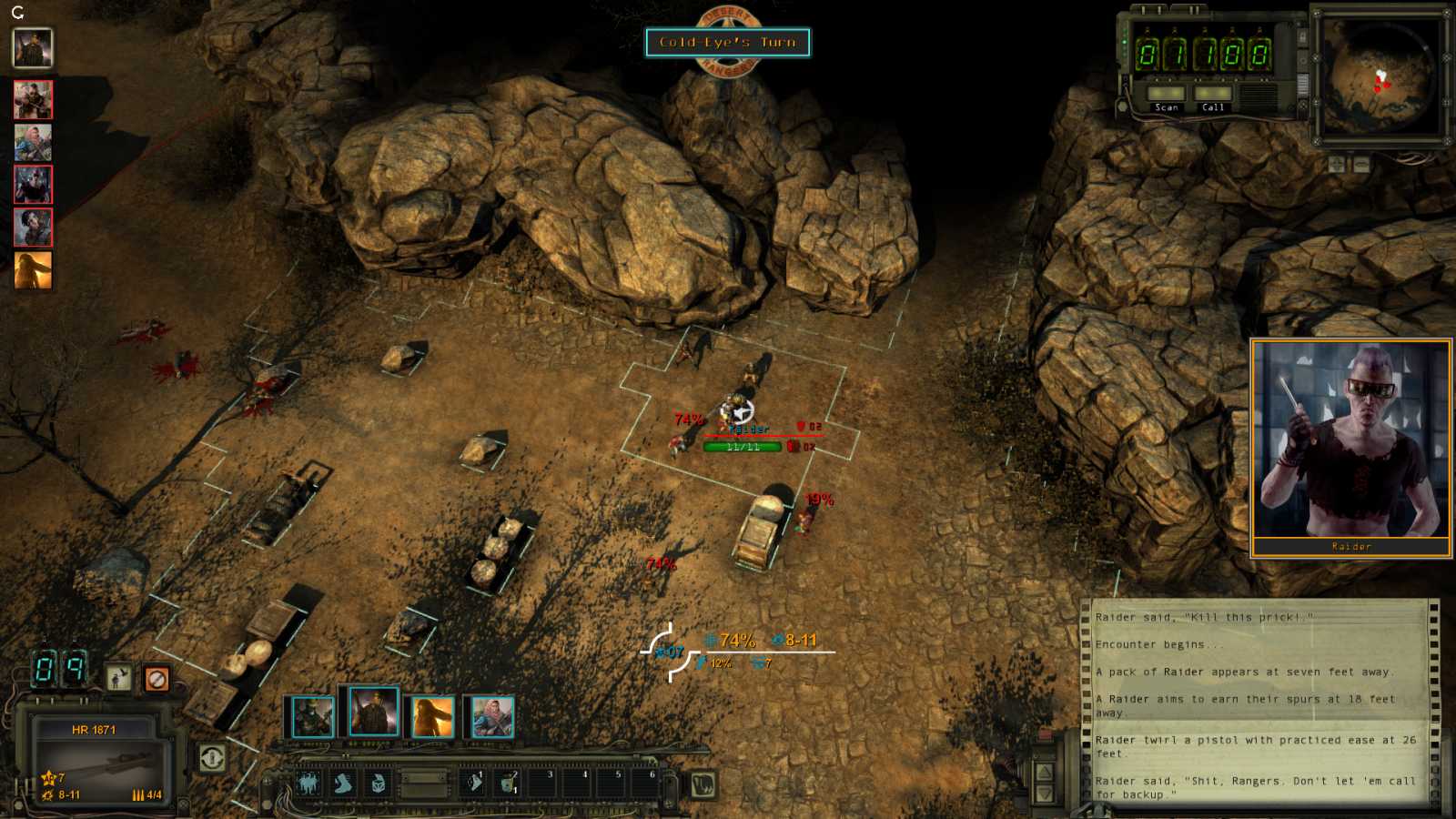Click the weapon swap button
The image size is (1456, 819).
coord(212,757)
